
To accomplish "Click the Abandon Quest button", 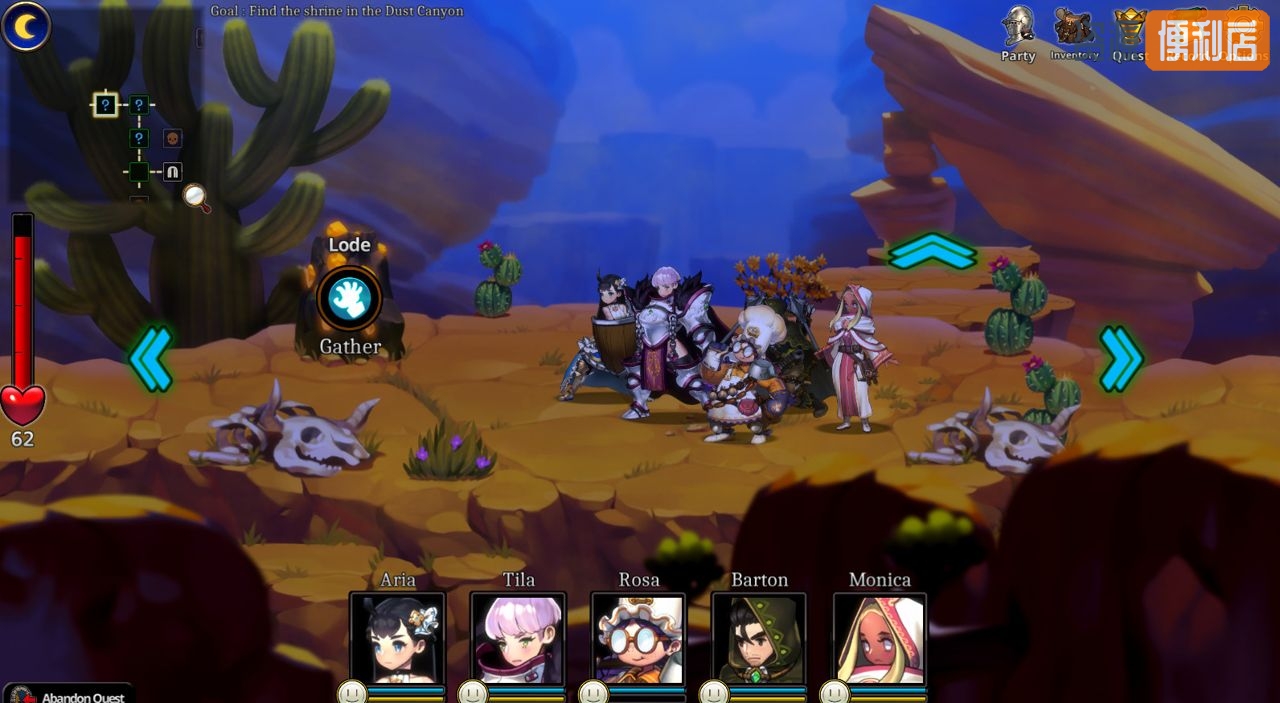I will pos(70,694).
